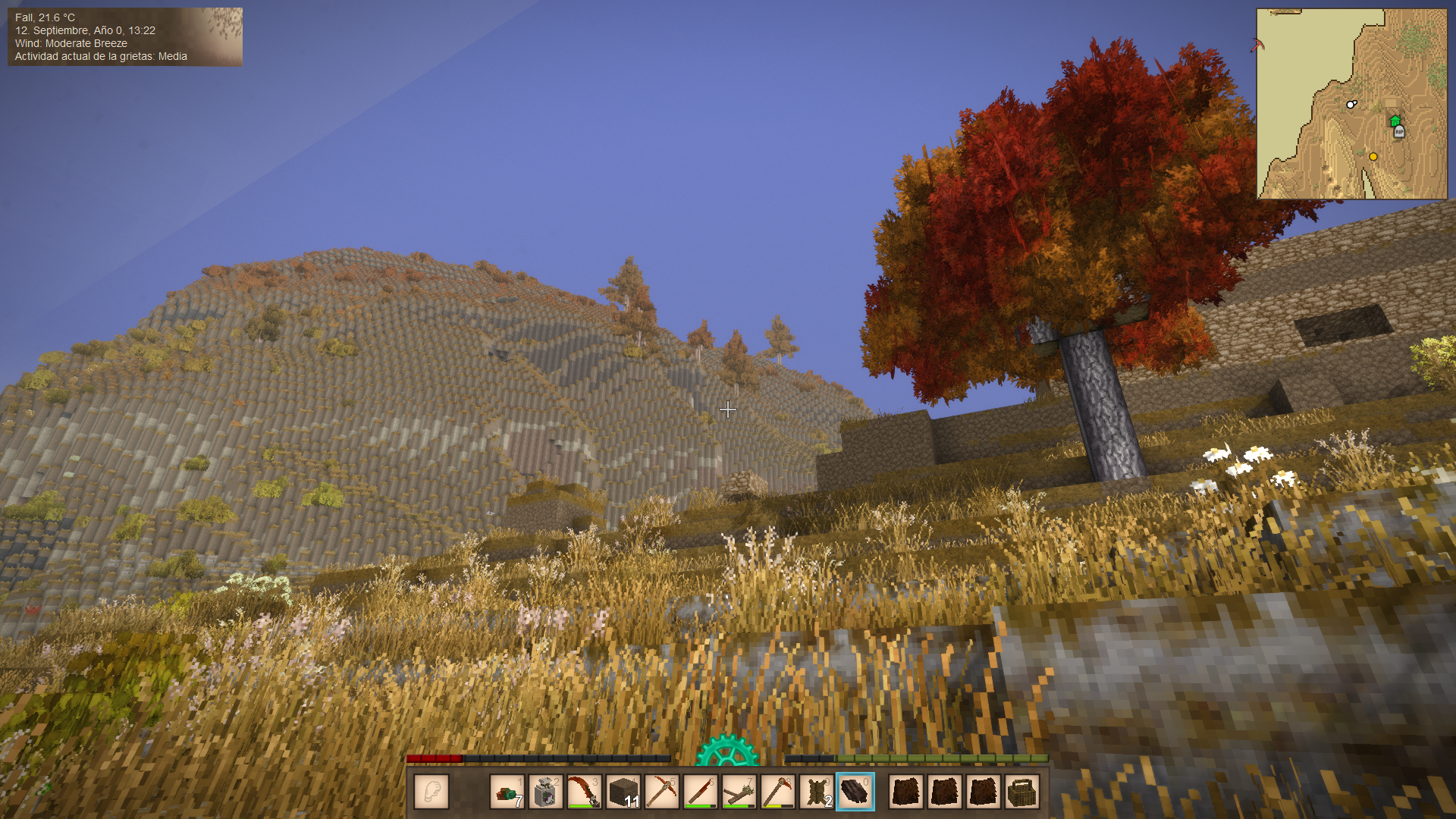Pick the hide stack hotbar slot
This screenshot has width=1456, height=819.
click(x=817, y=792)
